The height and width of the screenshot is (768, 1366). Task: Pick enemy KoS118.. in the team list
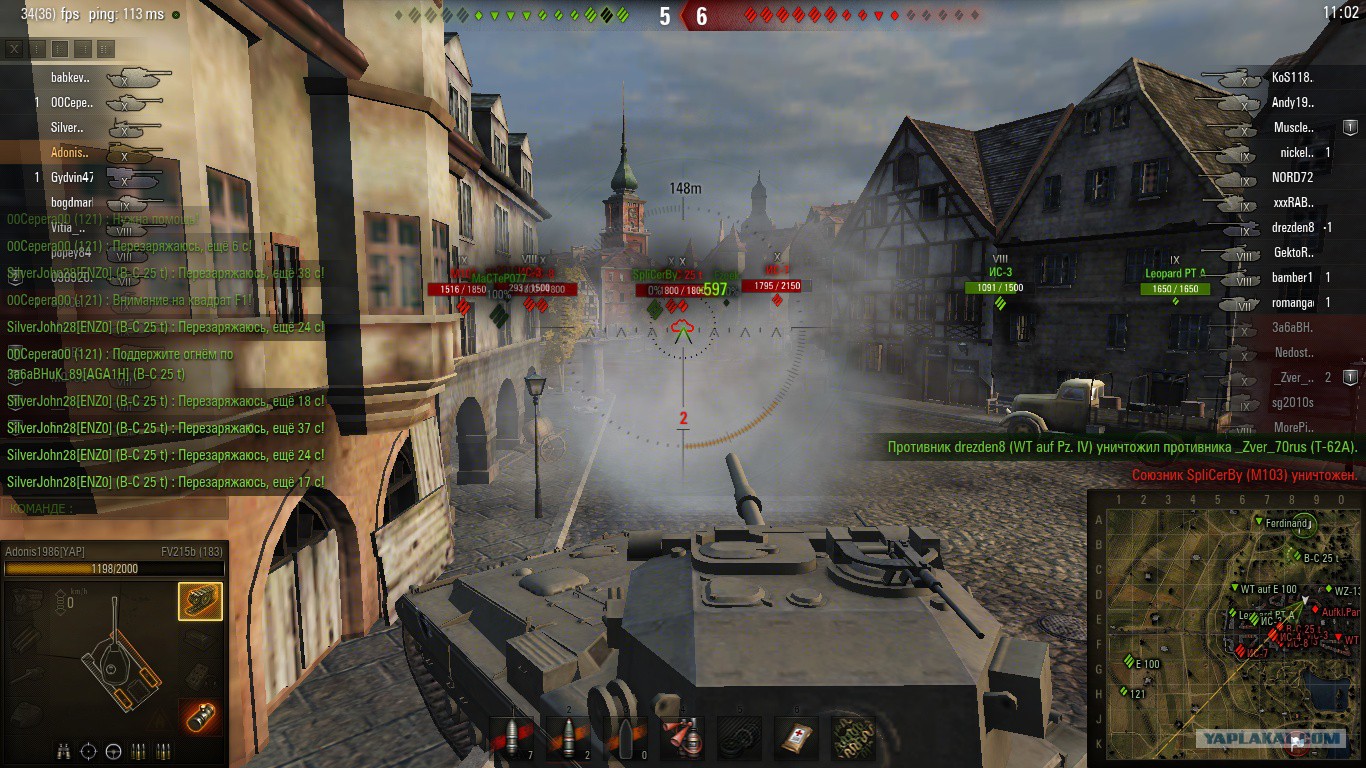point(1292,77)
